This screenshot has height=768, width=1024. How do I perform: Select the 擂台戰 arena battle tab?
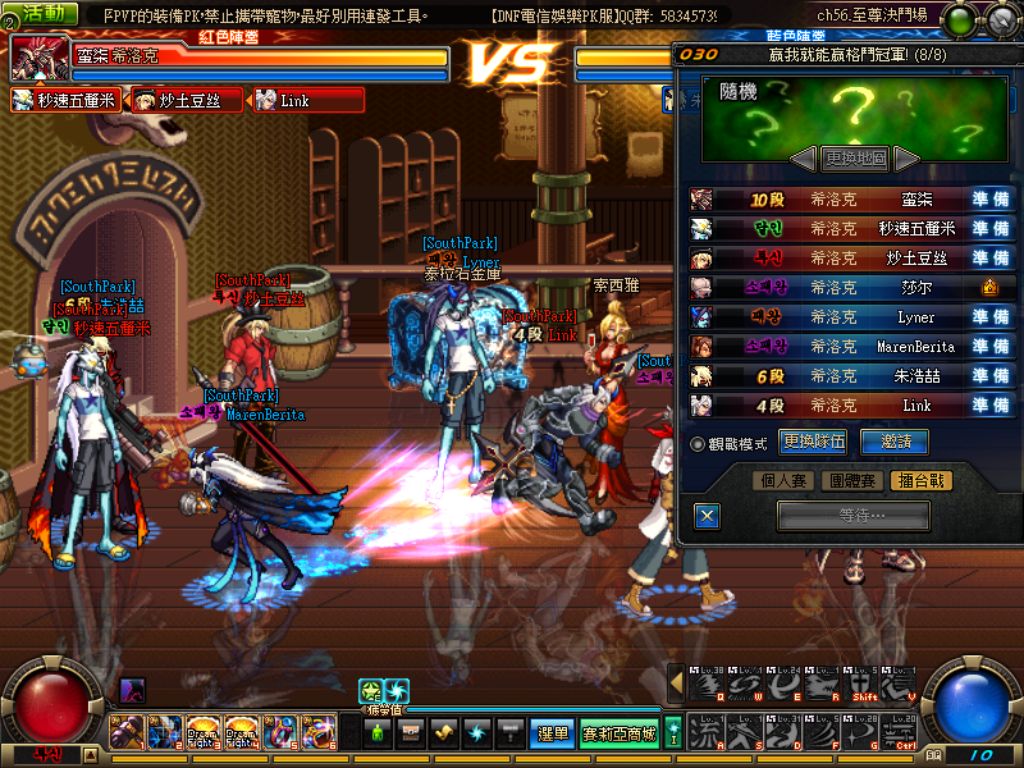[919, 481]
